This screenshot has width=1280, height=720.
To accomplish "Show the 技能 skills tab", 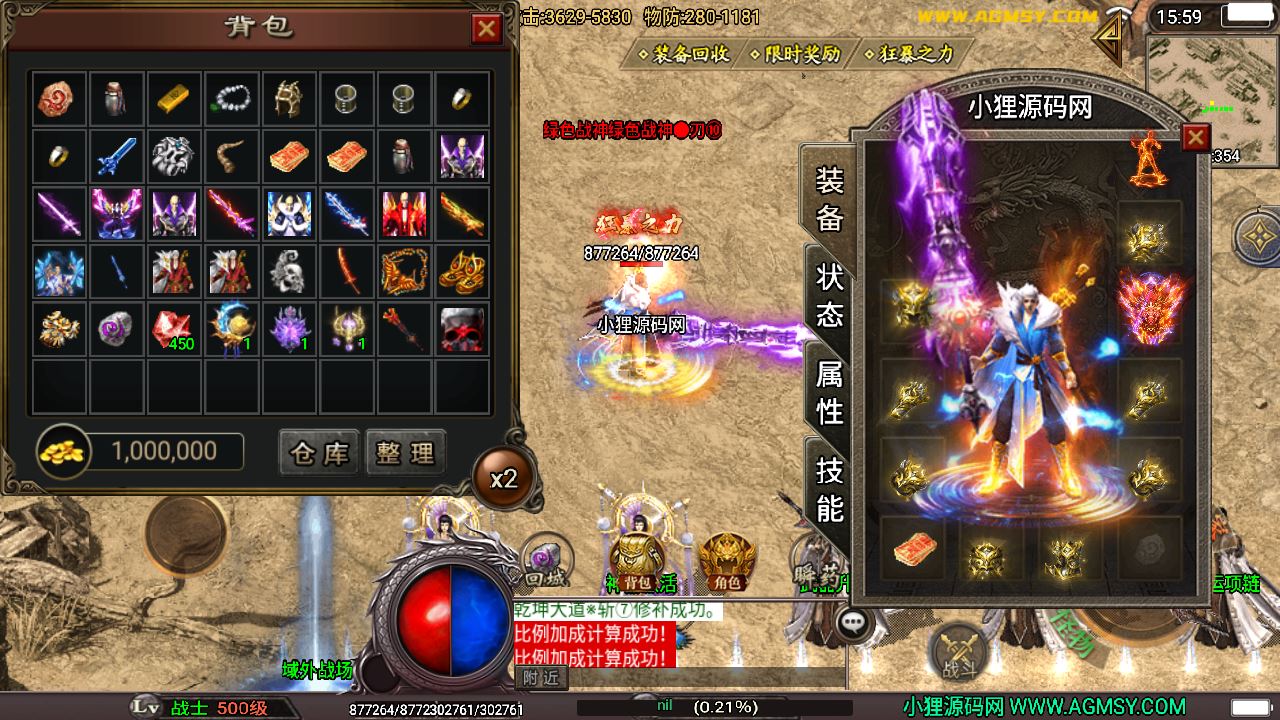I will point(829,488).
